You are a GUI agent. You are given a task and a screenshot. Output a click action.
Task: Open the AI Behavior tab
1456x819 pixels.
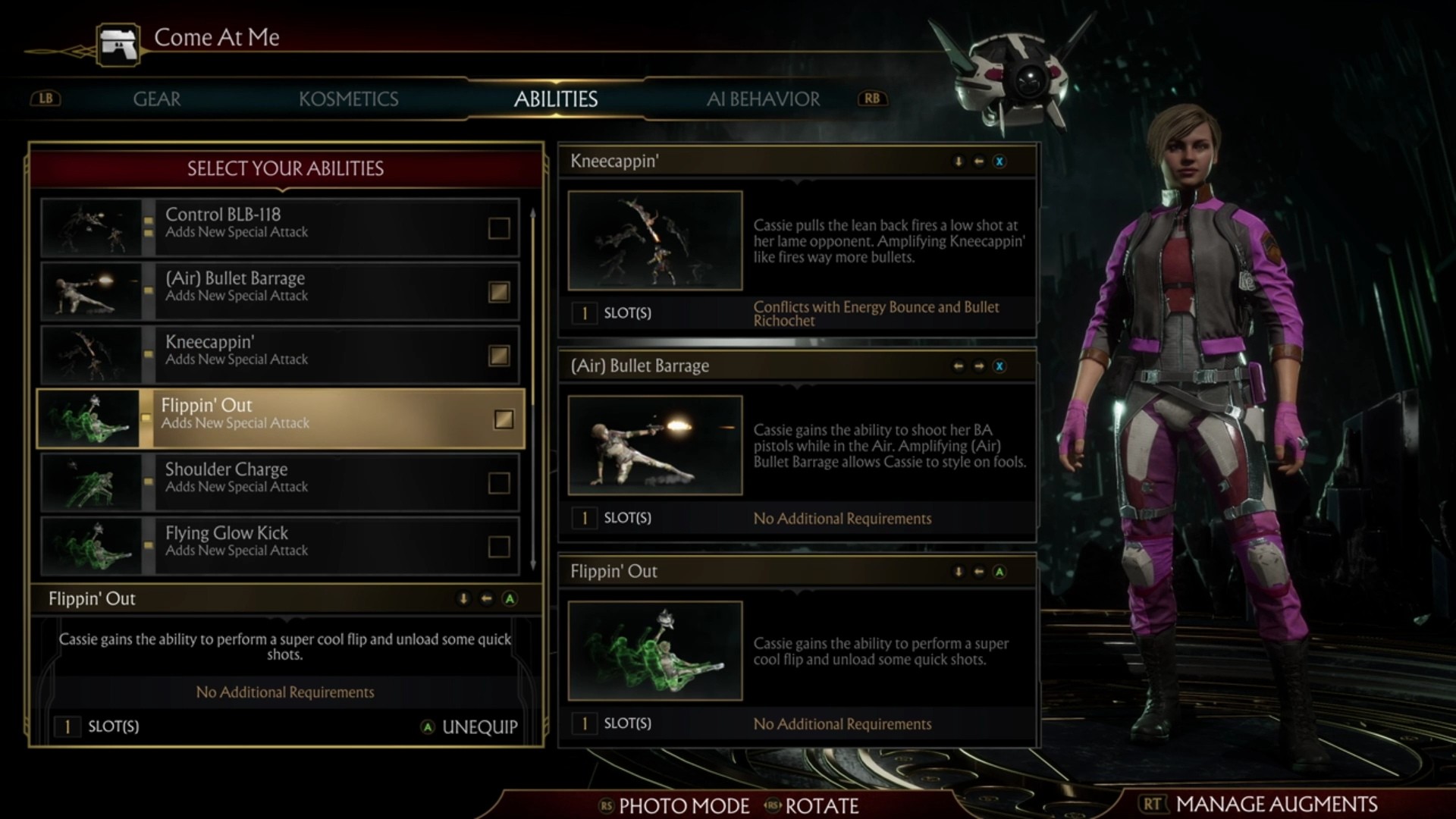763,99
